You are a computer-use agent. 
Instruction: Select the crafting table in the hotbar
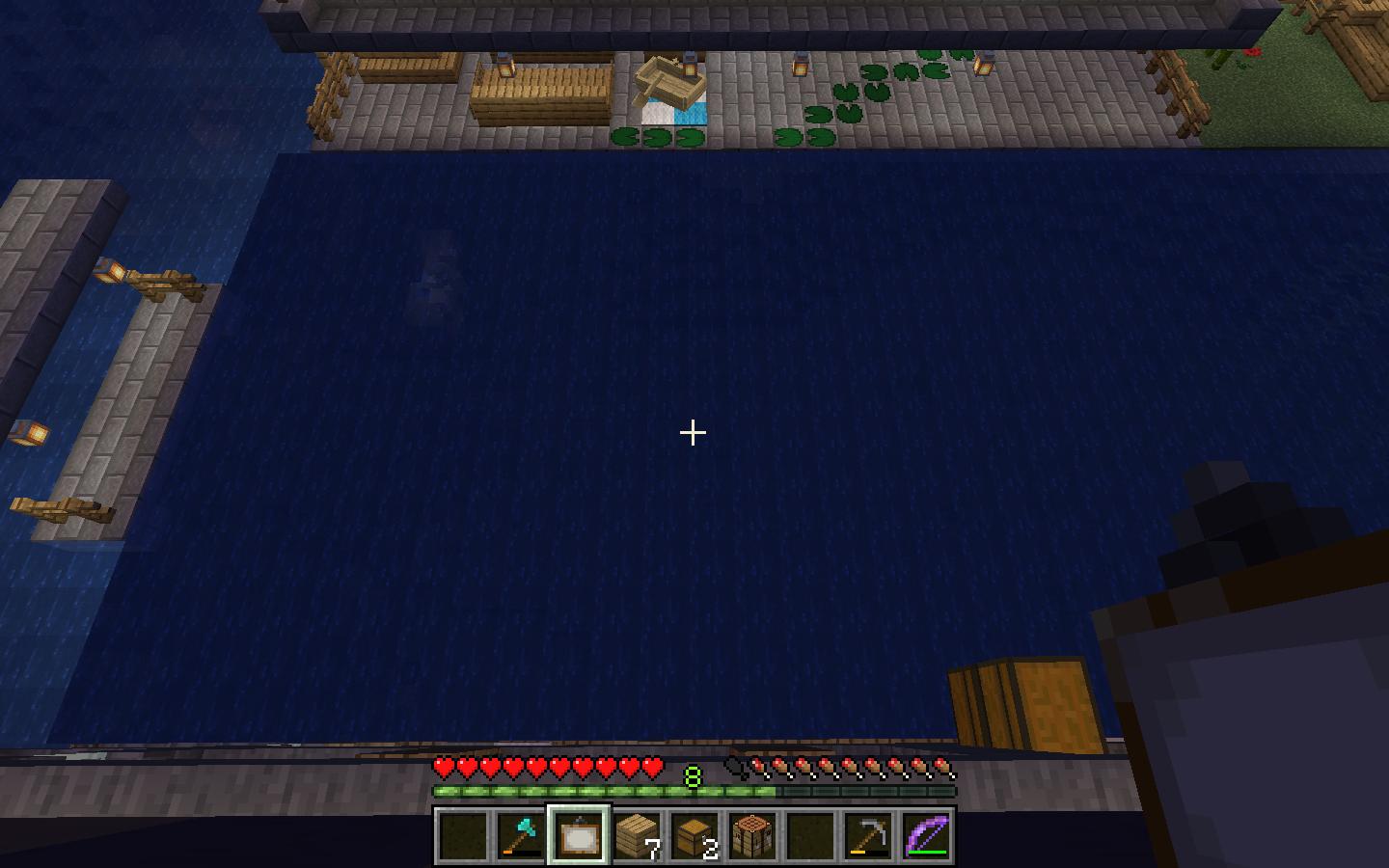tap(751, 835)
